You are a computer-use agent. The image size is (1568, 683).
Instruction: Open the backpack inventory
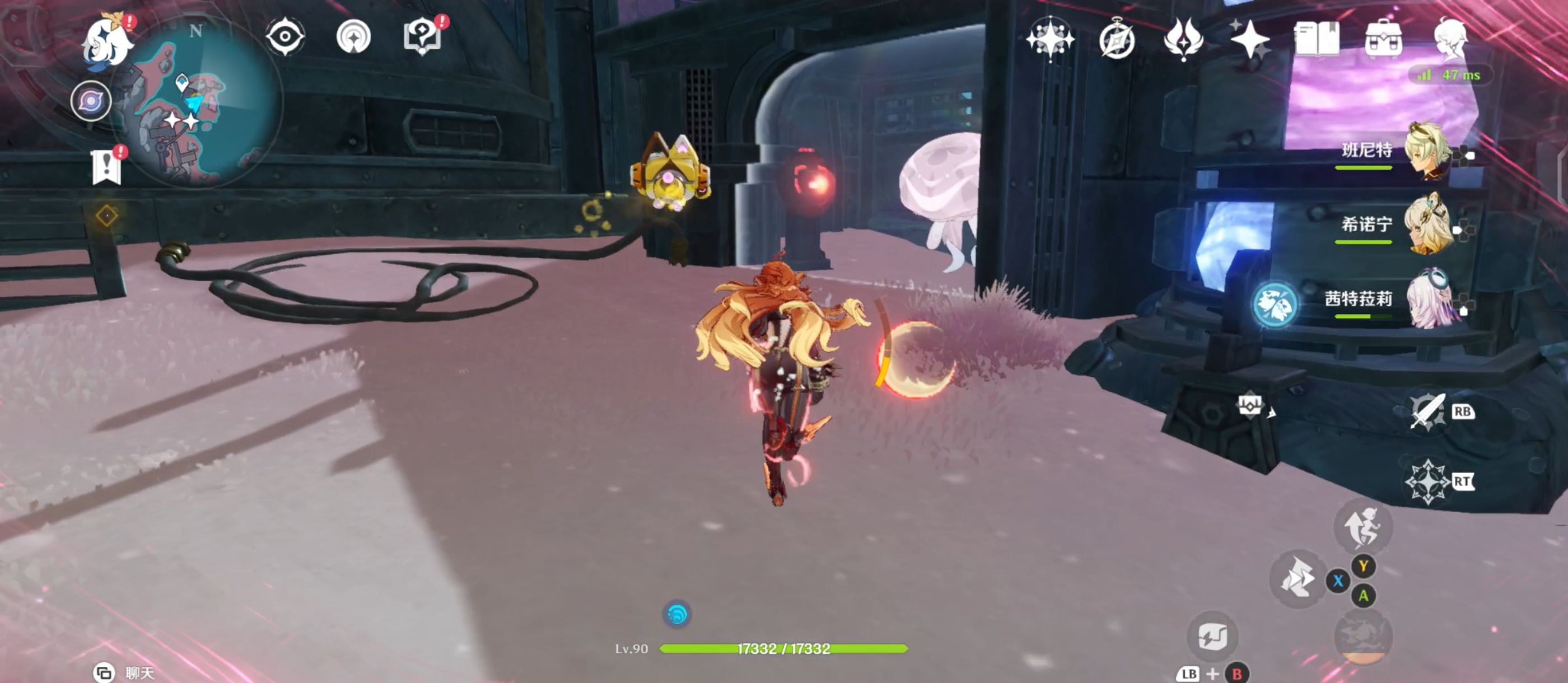[1383, 39]
